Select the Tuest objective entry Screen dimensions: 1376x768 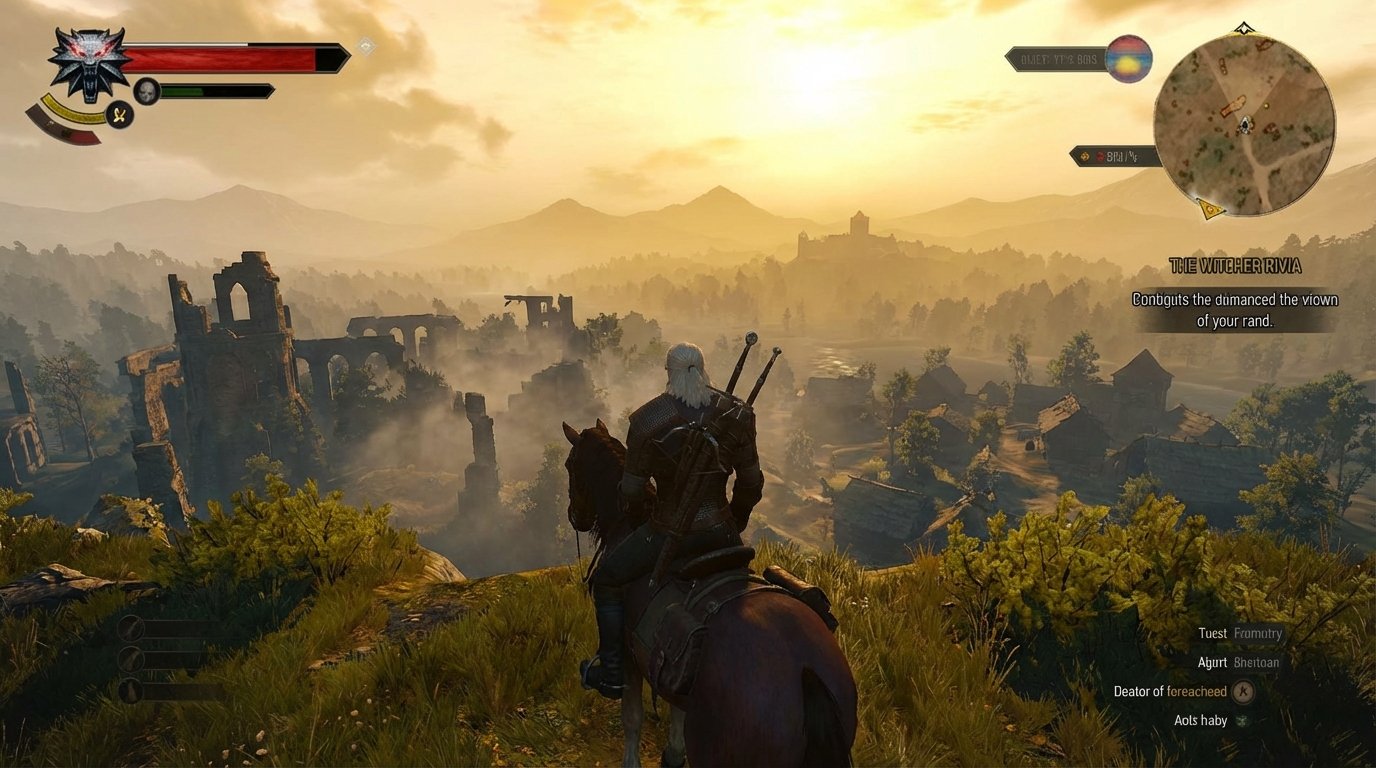(x=1213, y=633)
